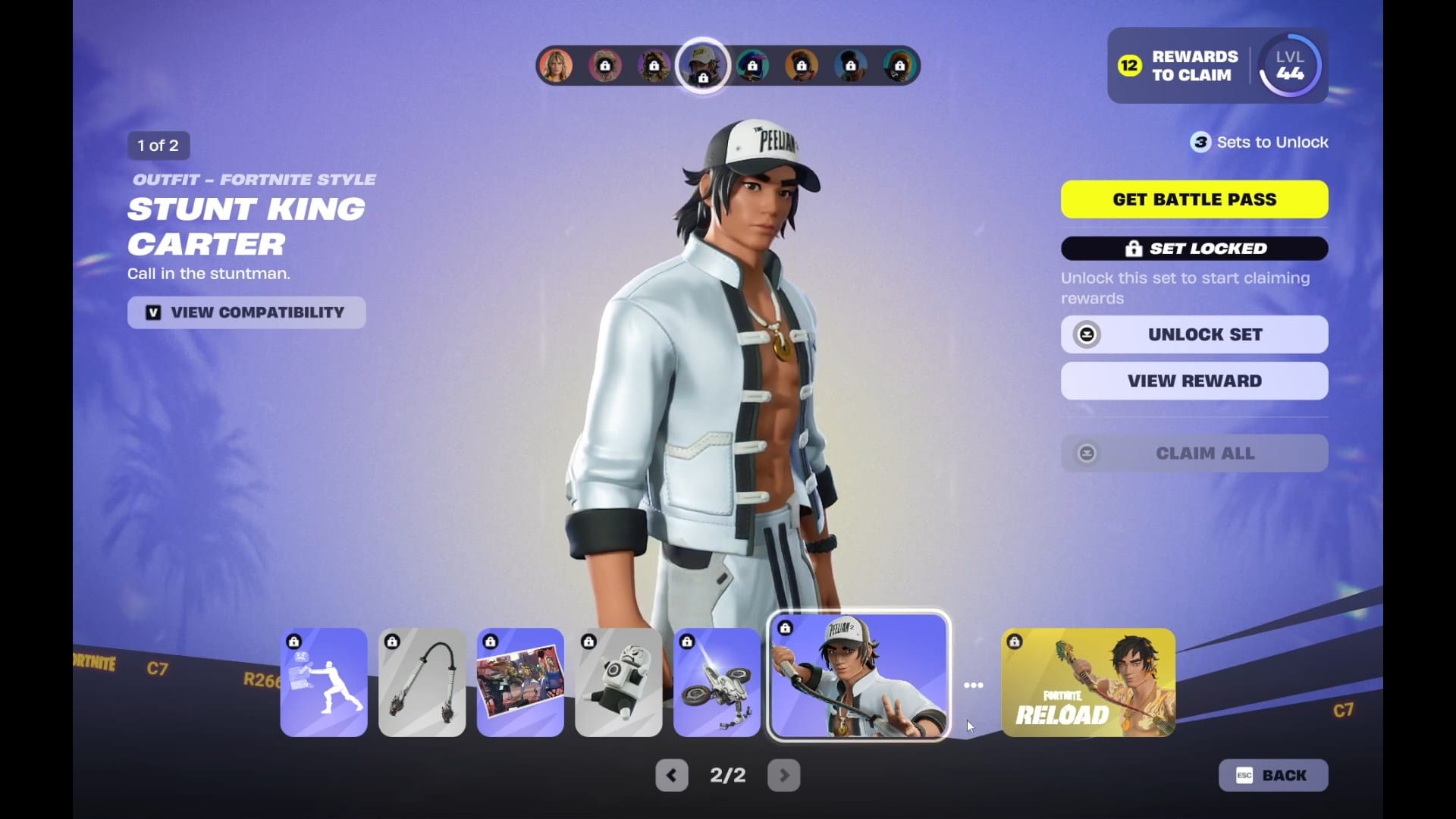Select the highlighted white-cap character set icon
This screenshot has height=819, width=1456.
click(x=702, y=66)
